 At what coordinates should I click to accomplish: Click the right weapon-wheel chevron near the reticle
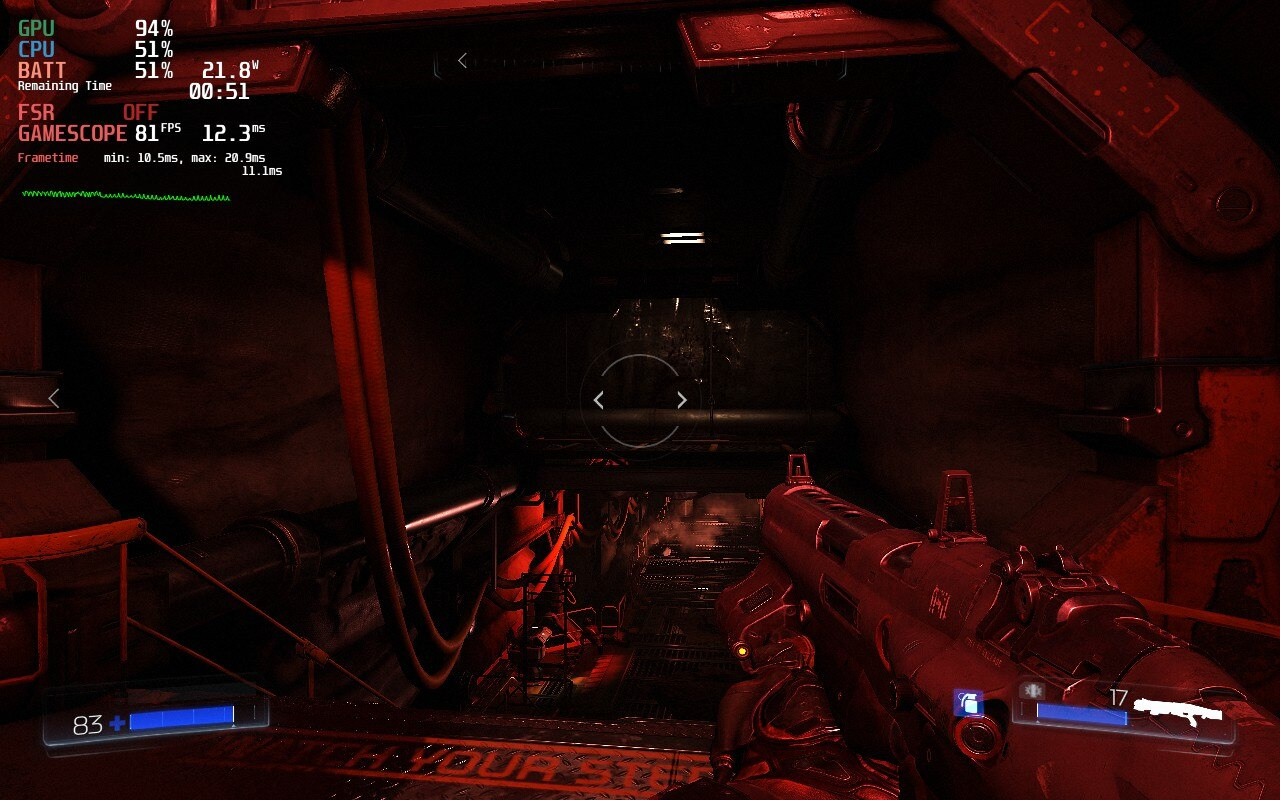pos(681,398)
